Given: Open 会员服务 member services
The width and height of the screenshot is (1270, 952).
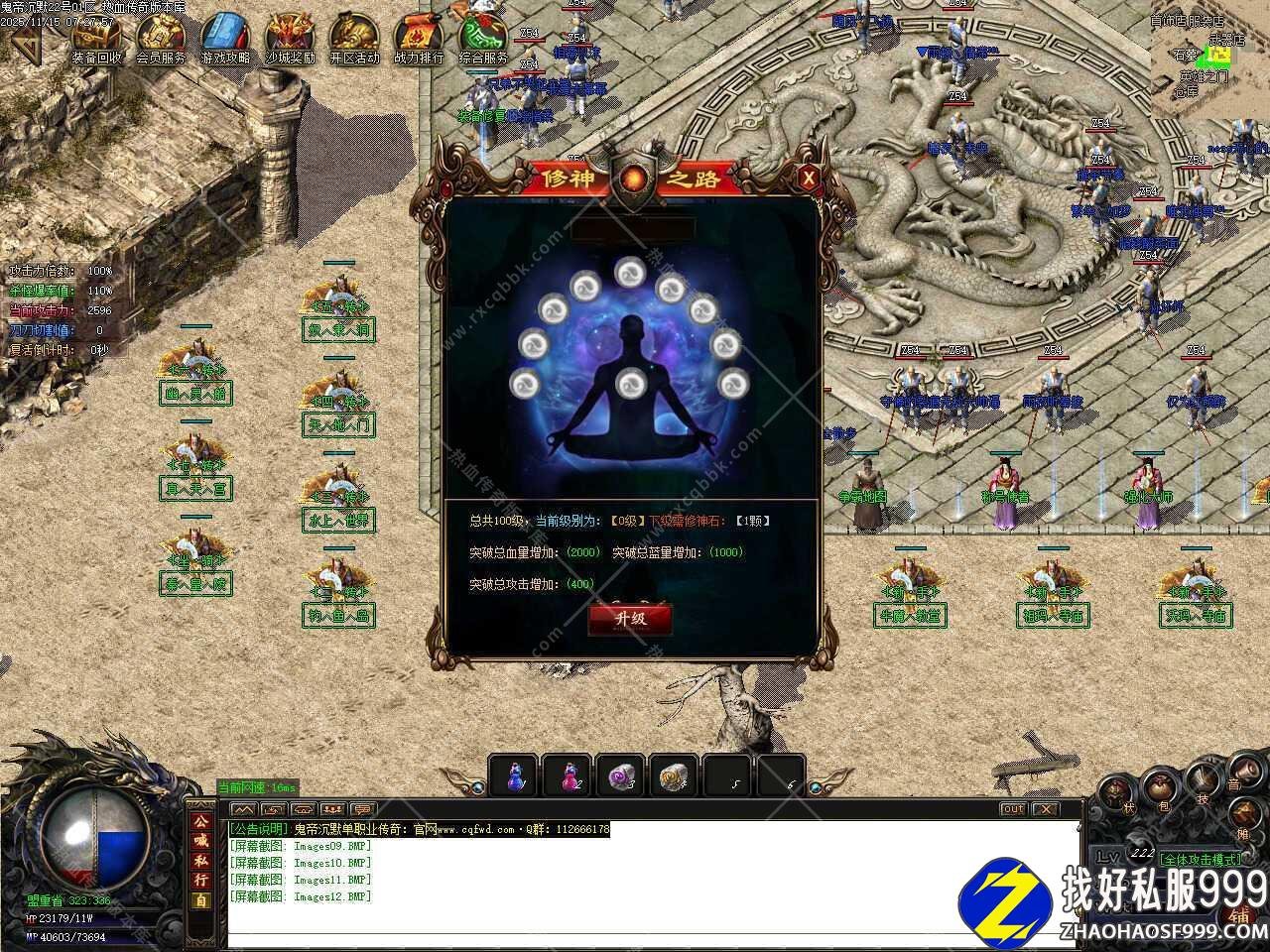Looking at the screenshot, I should 161,40.
